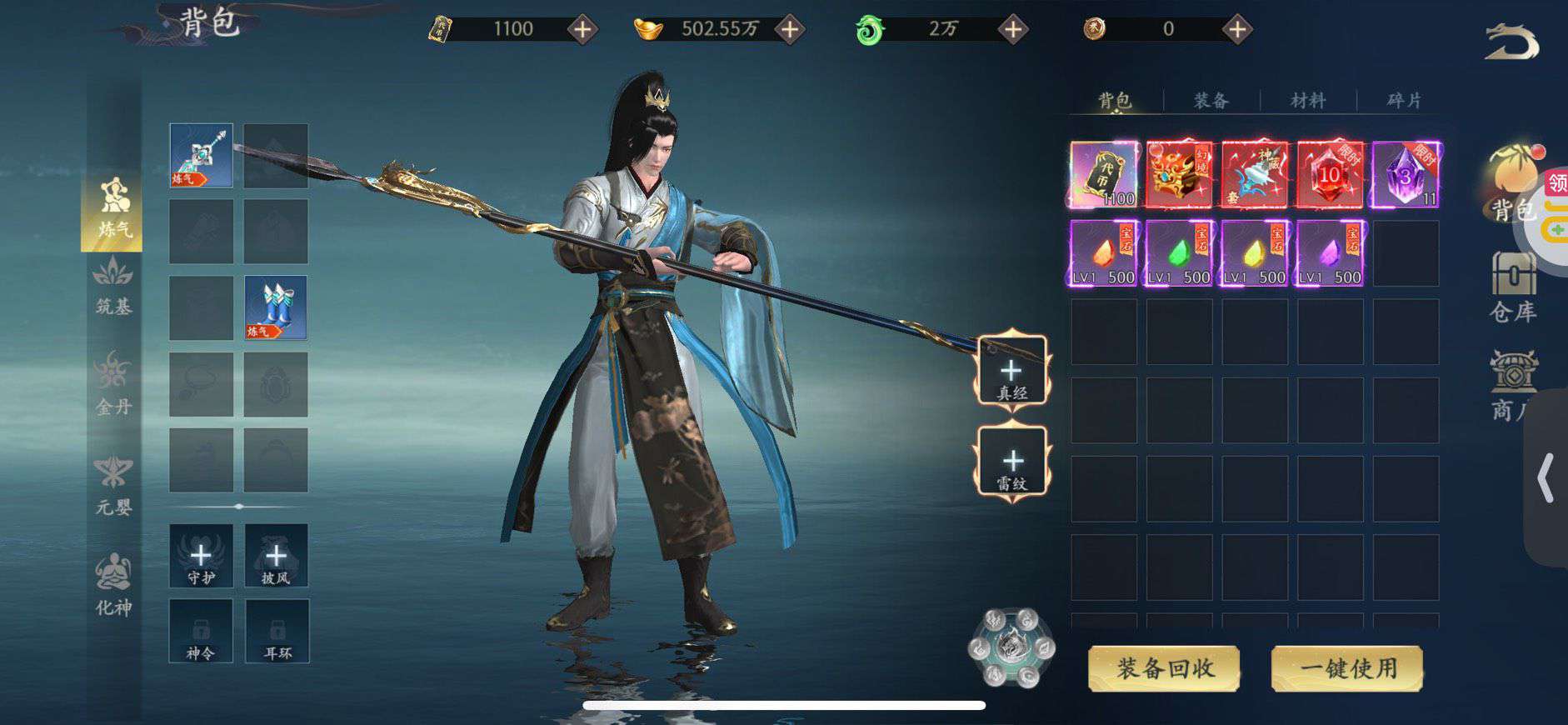The image size is (1568, 725).
Task: Add more gold ingot currency
Action: pos(789,30)
